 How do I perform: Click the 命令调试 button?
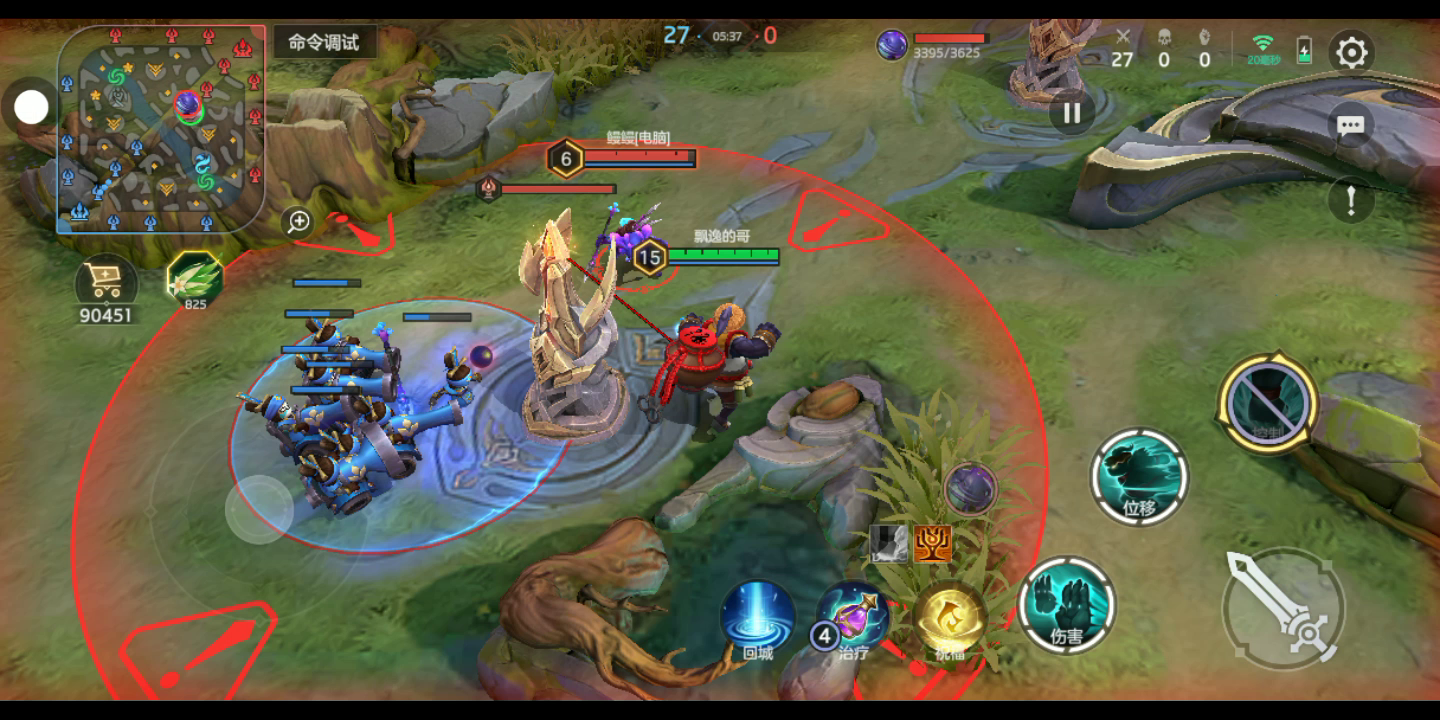(324, 42)
